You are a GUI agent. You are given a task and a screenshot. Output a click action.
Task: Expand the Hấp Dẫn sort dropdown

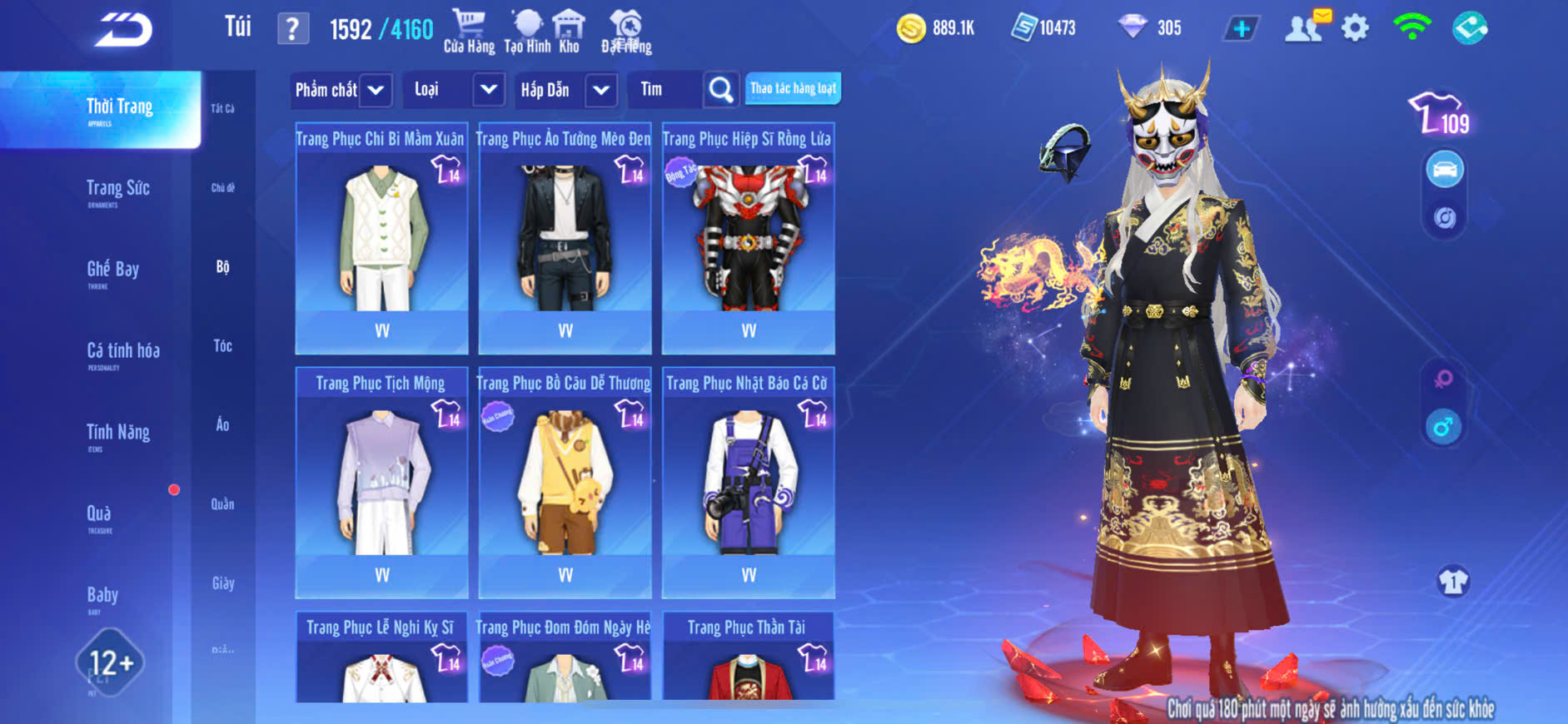pos(600,90)
